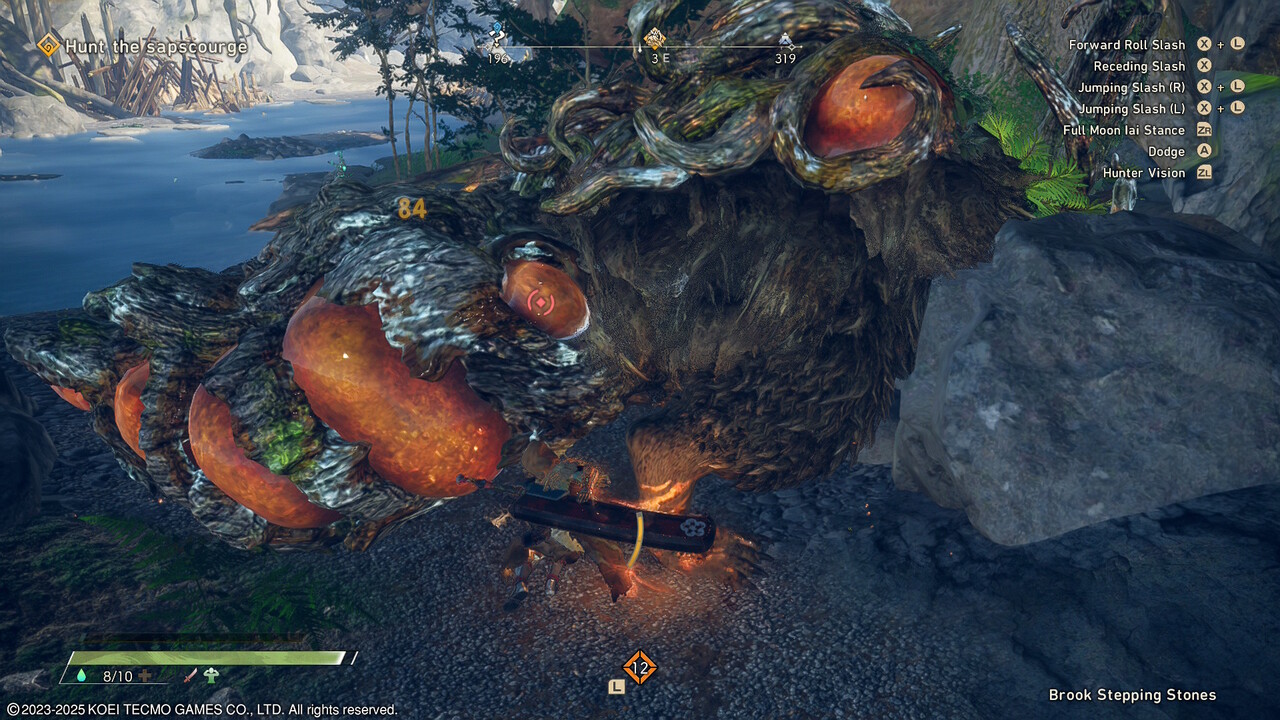
Task: Click the tent camp marker on the compass
Action: click(787, 42)
